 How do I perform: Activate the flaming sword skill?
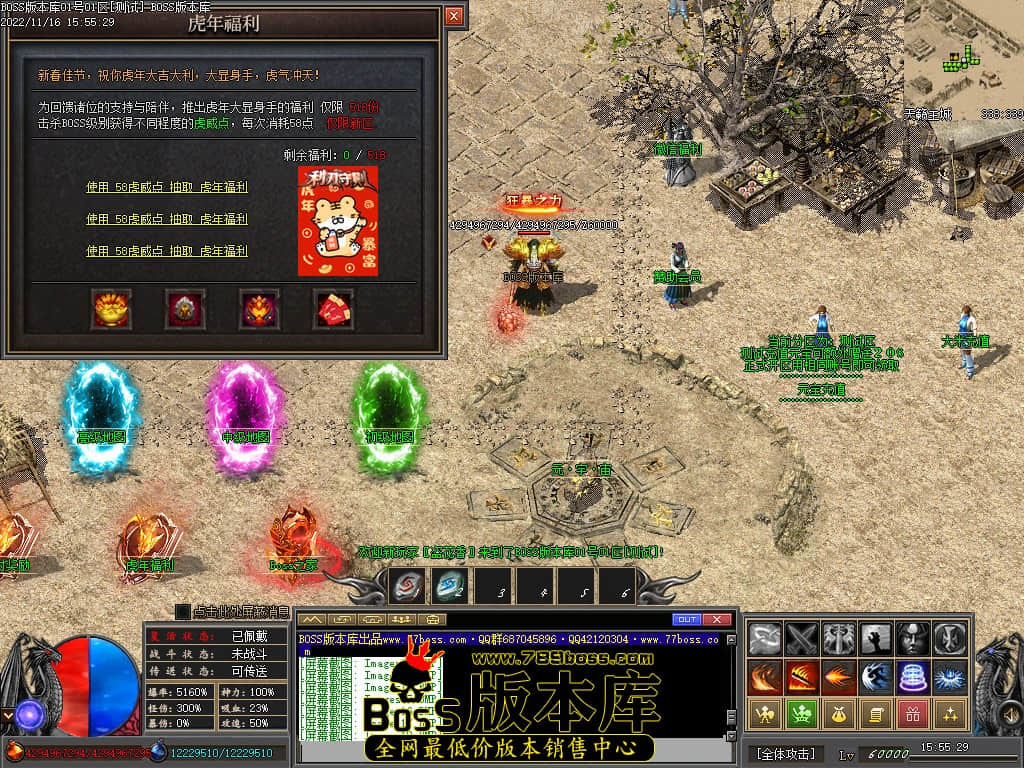[x=802, y=676]
